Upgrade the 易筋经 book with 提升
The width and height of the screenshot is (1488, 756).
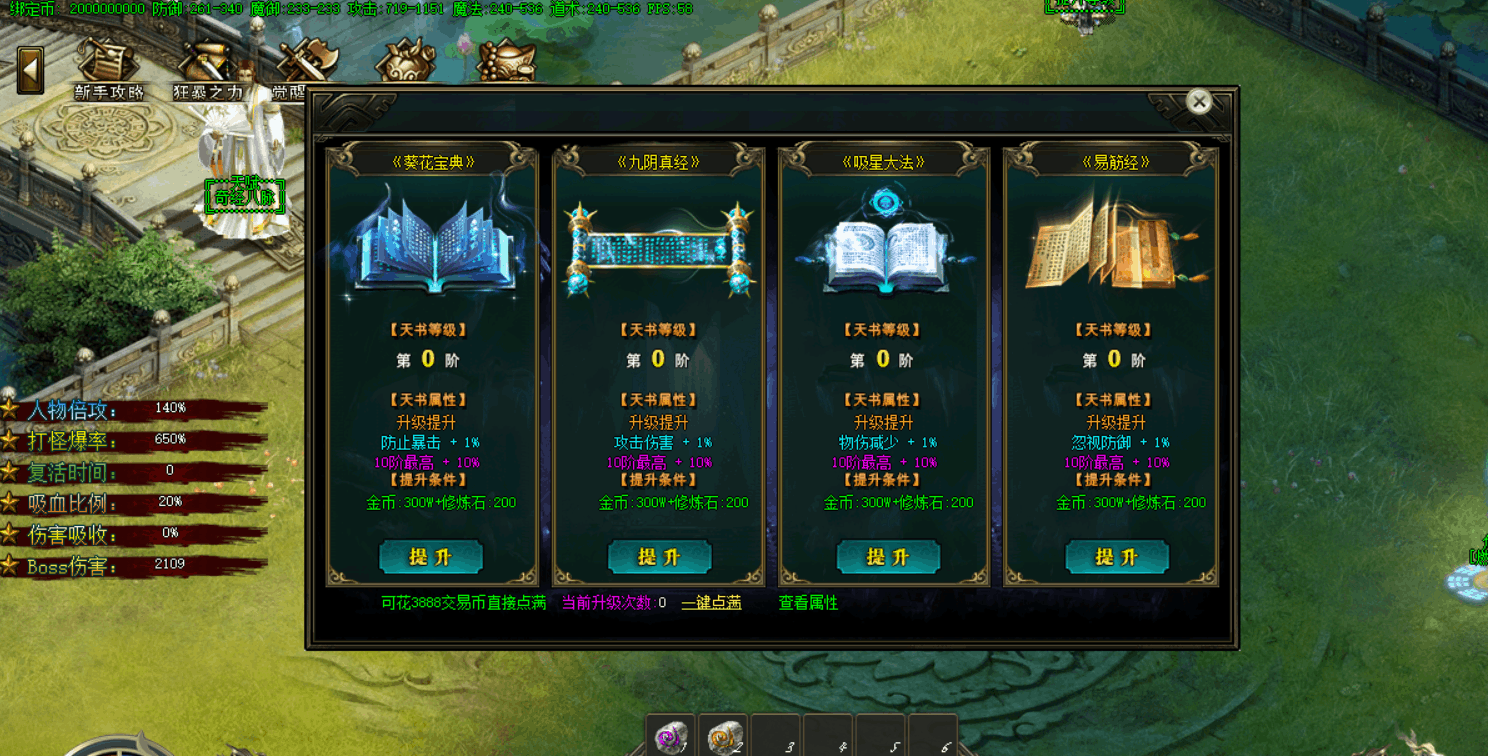(x=1116, y=557)
